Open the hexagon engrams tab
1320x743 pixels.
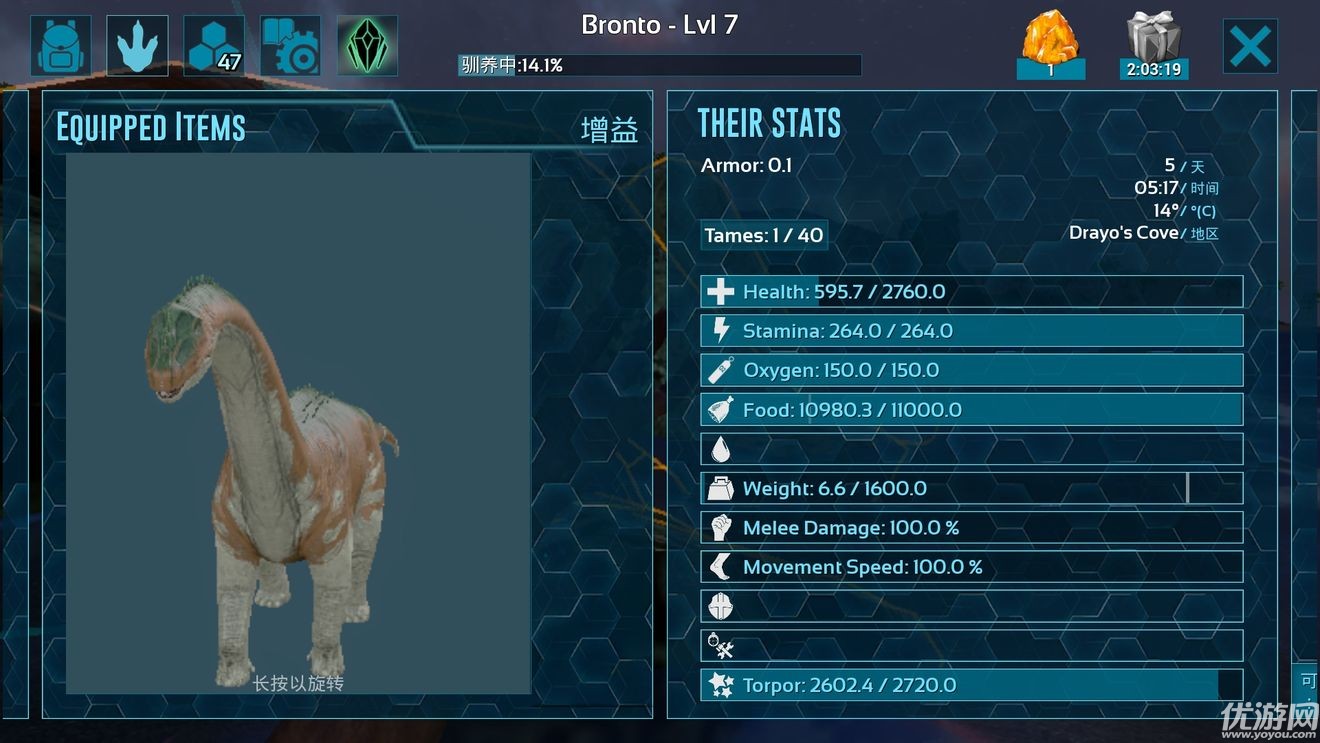coord(214,46)
